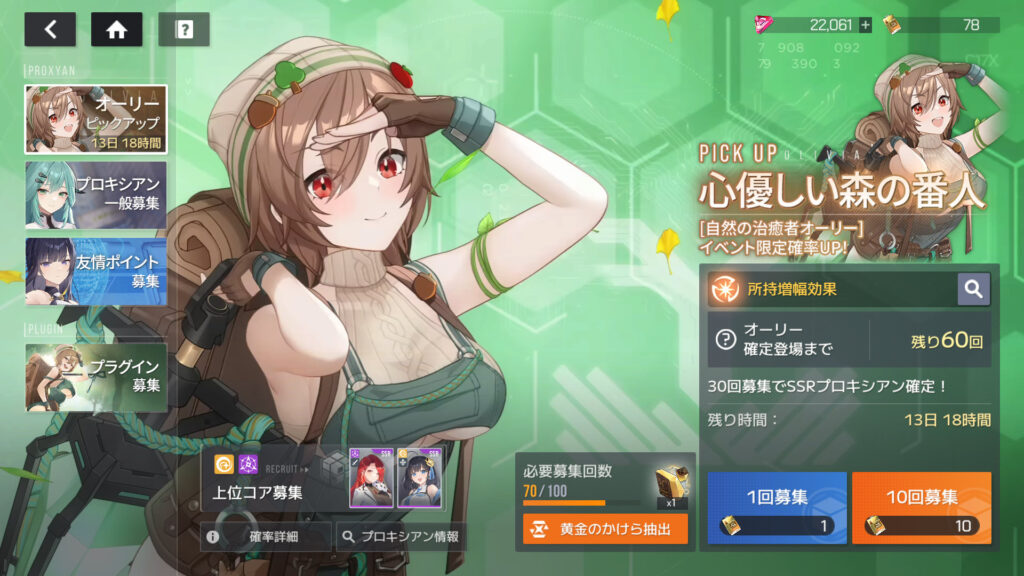Screen dimensions: 1024x576
Task: Inspect 所持増幅効果 with magnifier button
Action: pyautogui.click(x=973, y=289)
